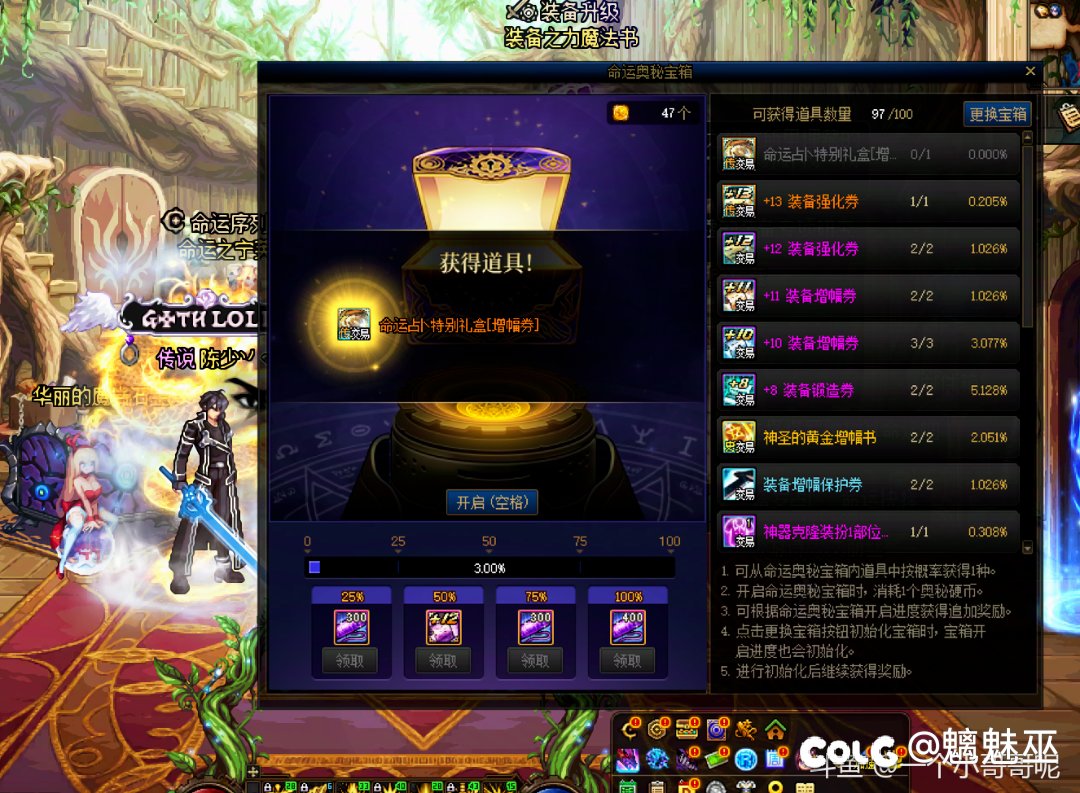The image size is (1080, 793).
Task: Select the +8 装备锻造券 list row
Action: point(869,390)
